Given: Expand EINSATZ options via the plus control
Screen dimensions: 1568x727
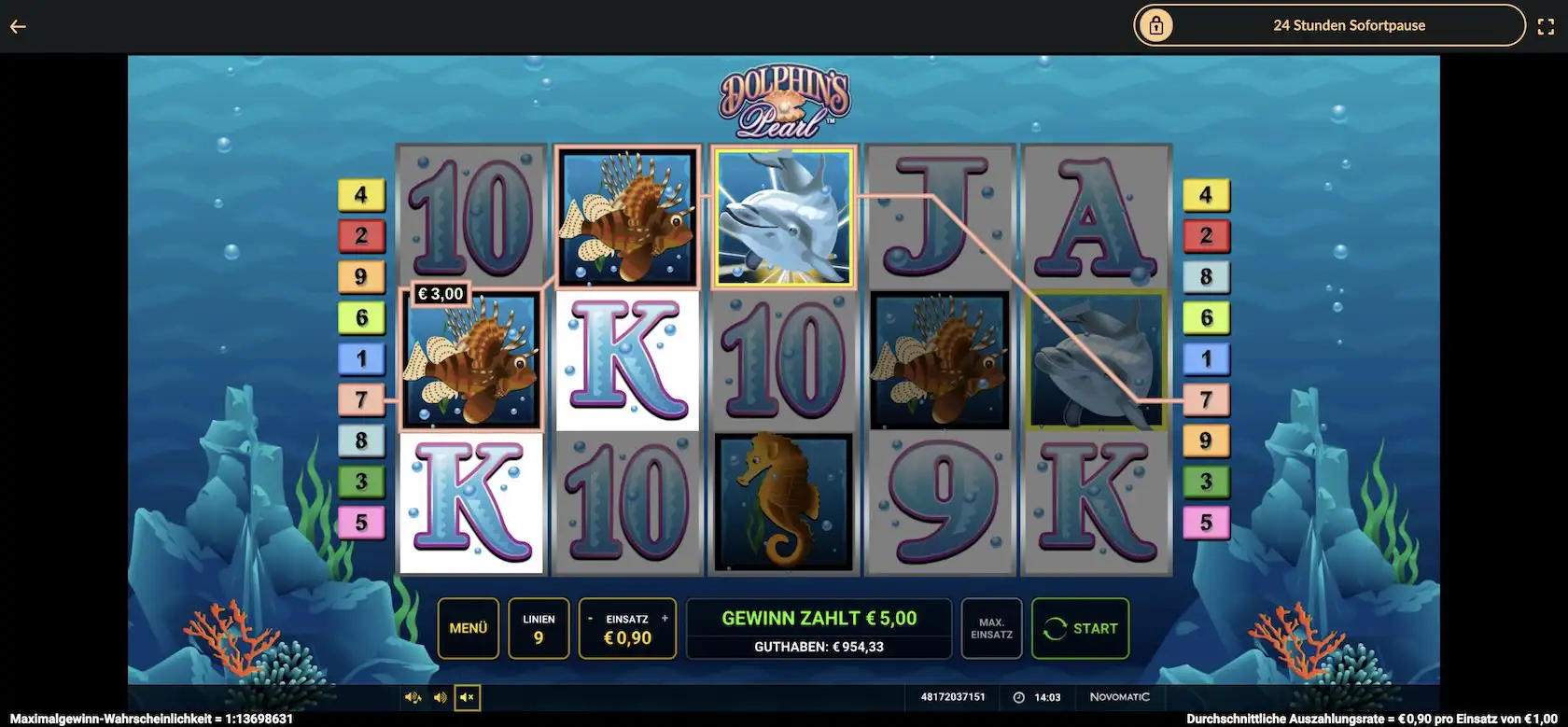Looking at the screenshot, I should pos(665,618).
